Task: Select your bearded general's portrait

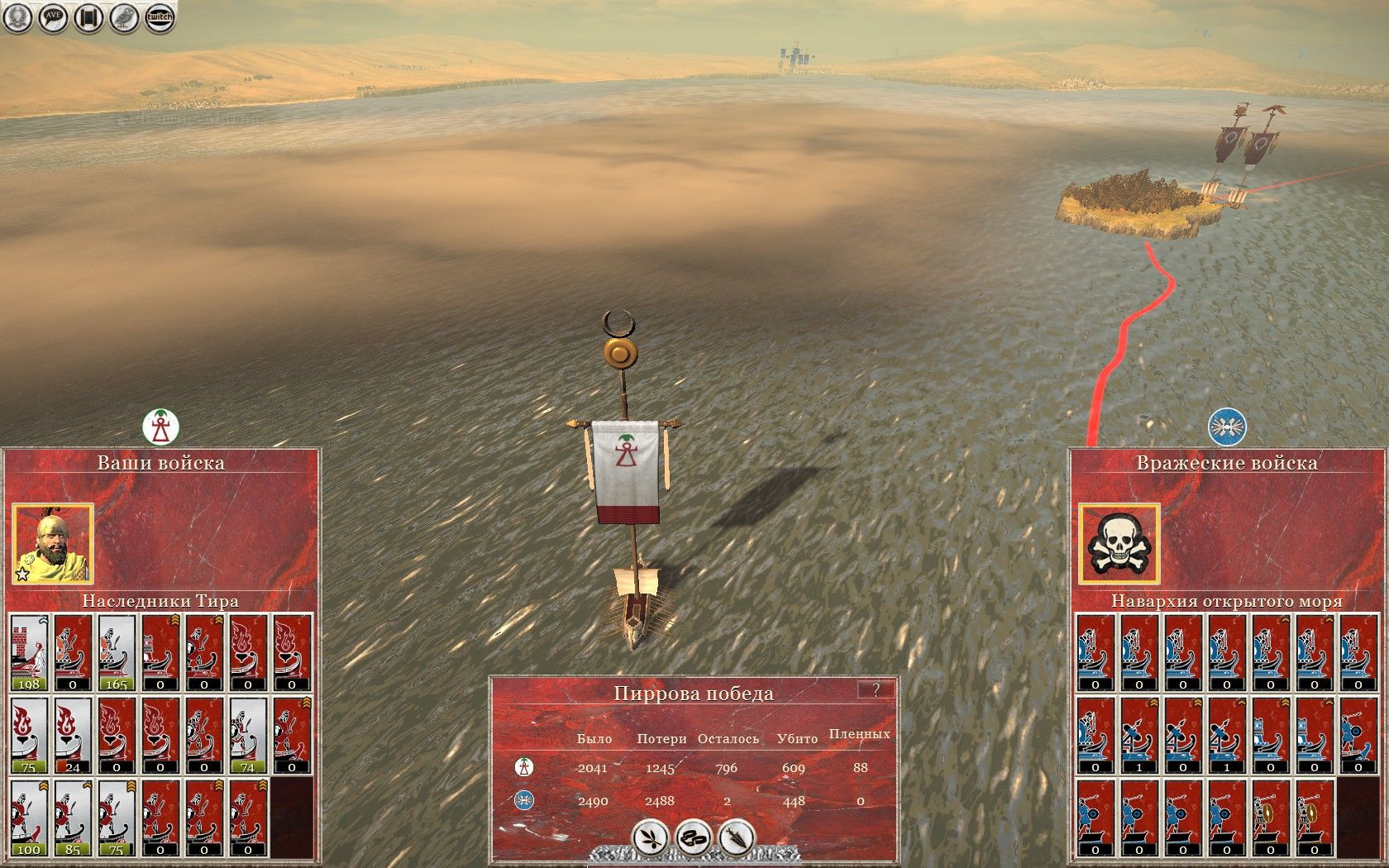Action: (53, 543)
